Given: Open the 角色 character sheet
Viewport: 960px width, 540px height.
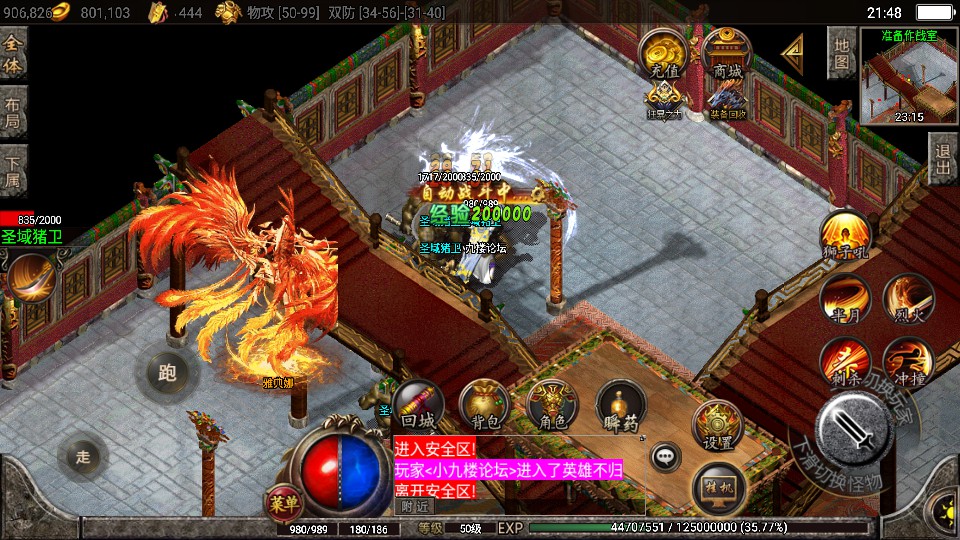Looking at the screenshot, I should tap(552, 406).
